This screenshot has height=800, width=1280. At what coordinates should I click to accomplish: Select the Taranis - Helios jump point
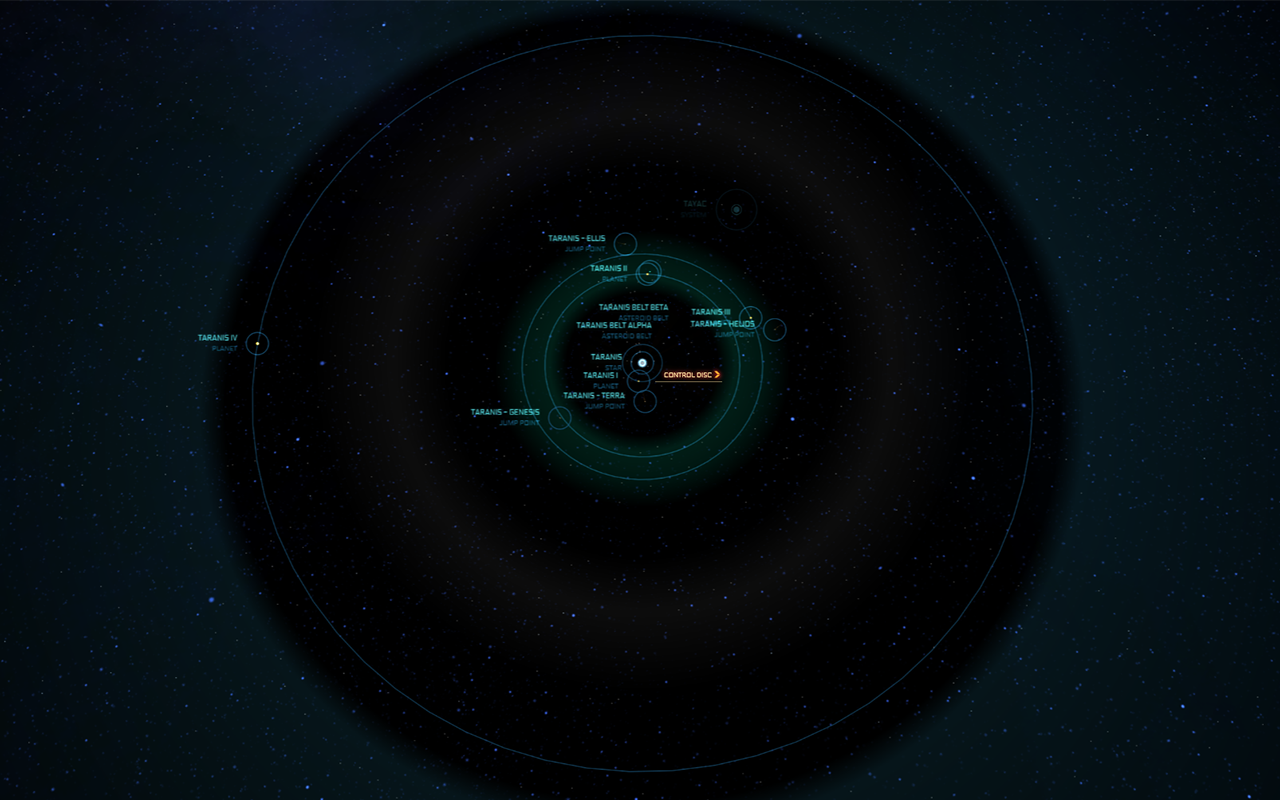pos(774,329)
